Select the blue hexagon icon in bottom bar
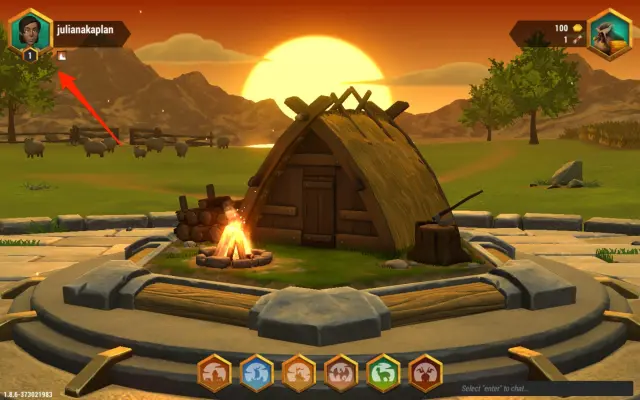 [257, 373]
